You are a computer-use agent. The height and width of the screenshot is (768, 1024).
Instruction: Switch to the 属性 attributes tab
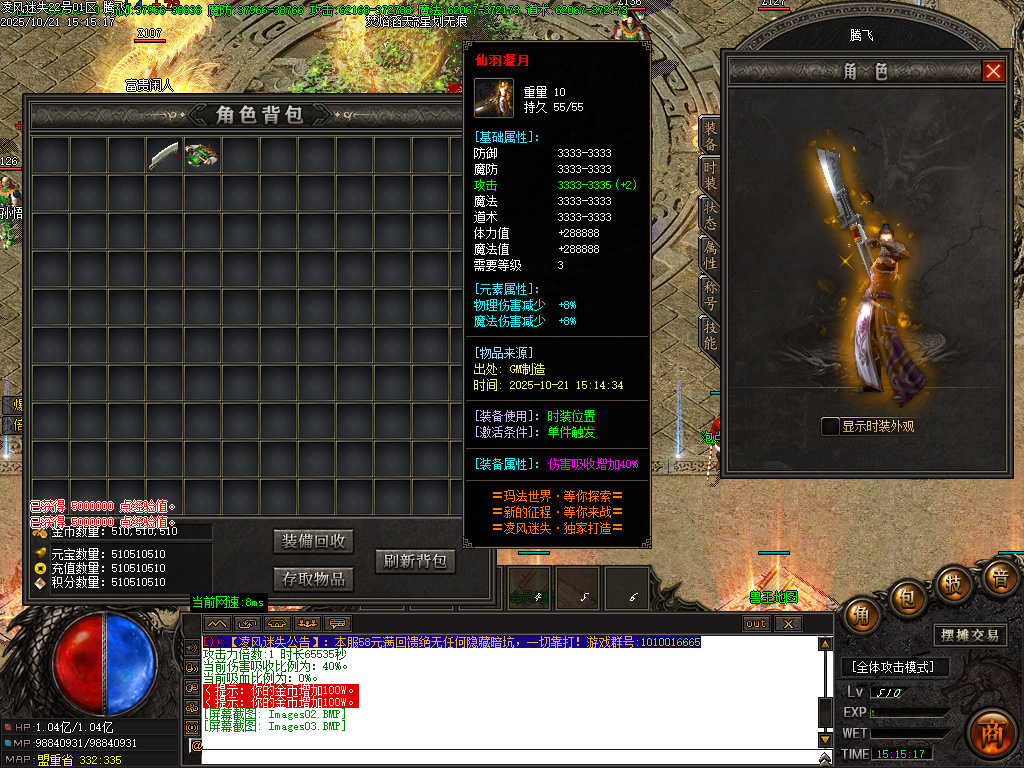click(710, 255)
